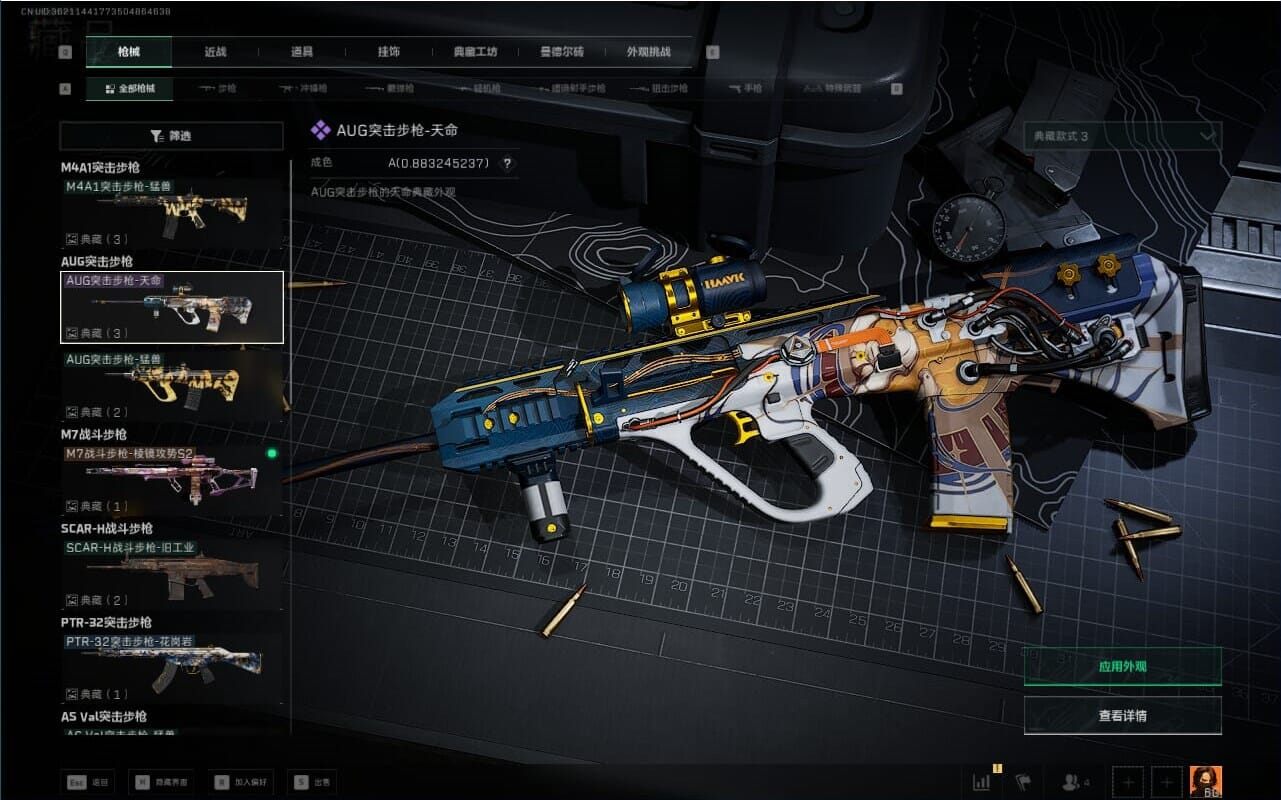This screenshot has height=800, width=1281.
Task: Open 查看详情 to view details
Action: pos(1122,716)
